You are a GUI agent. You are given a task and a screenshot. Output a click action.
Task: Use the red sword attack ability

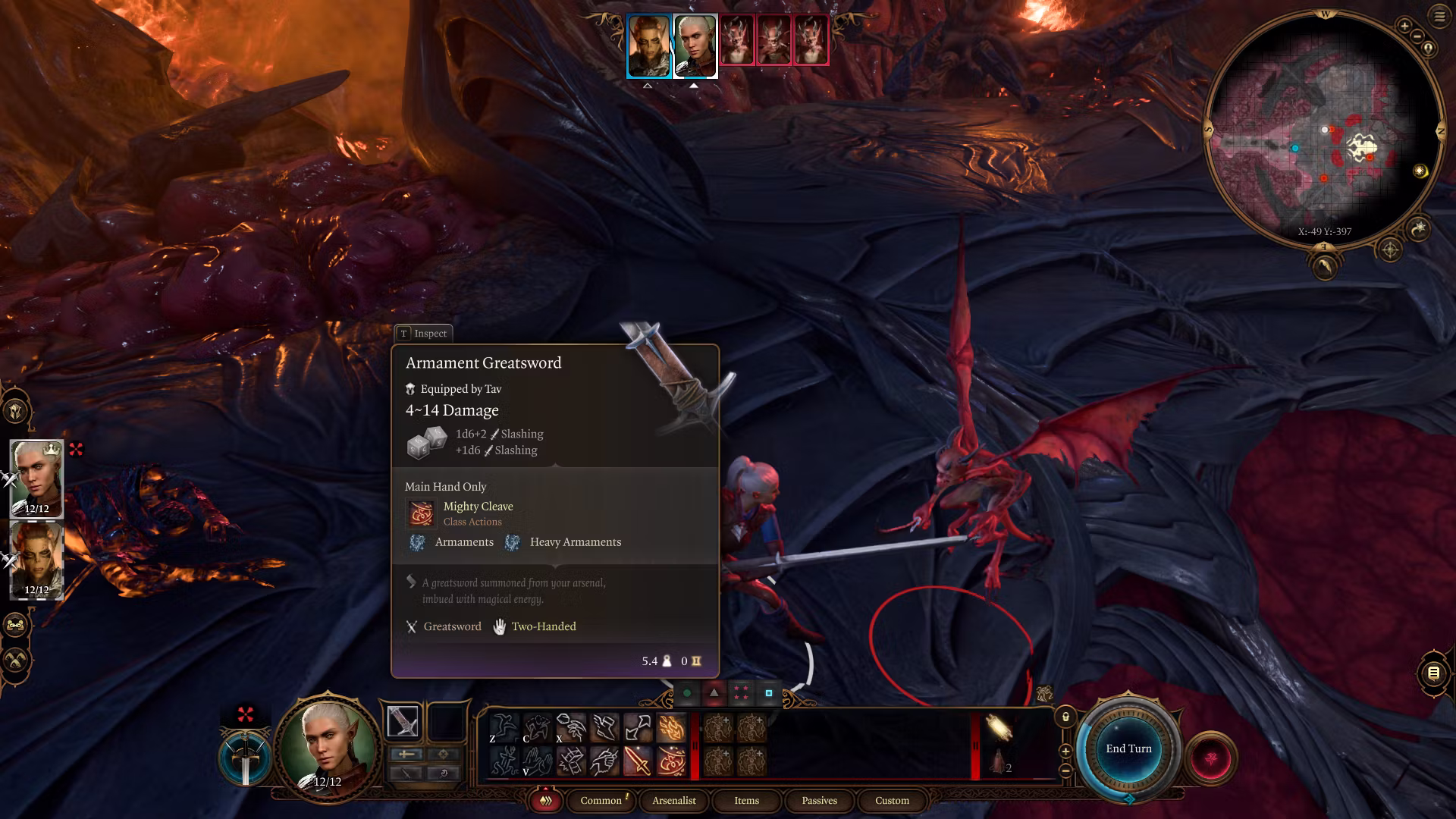(637, 761)
